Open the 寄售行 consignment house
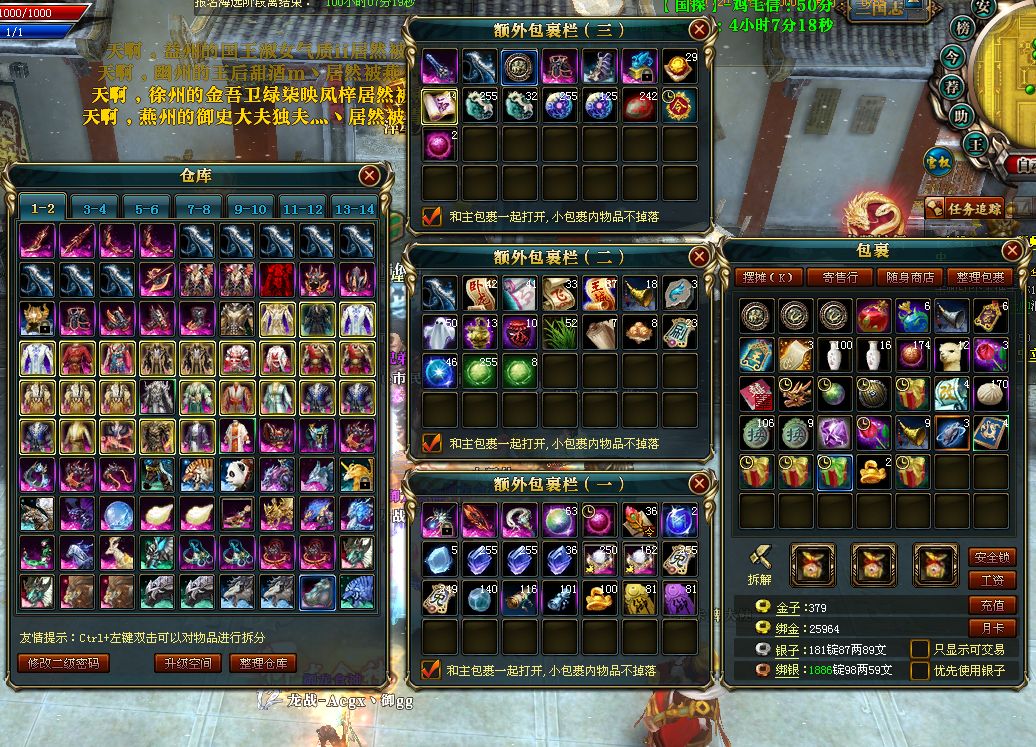The height and width of the screenshot is (747, 1036). tap(840, 277)
